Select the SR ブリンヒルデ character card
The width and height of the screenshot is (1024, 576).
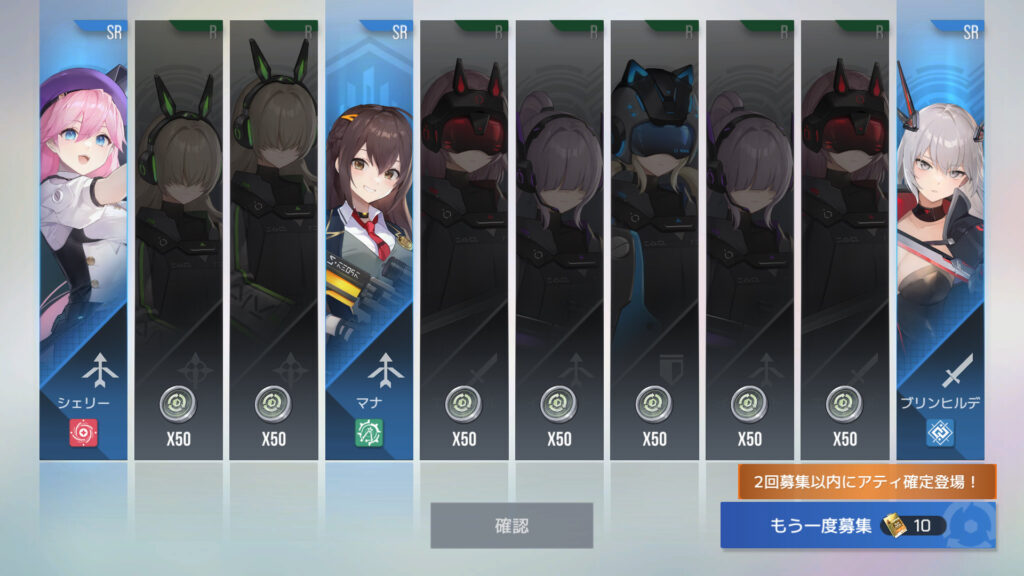tap(939, 240)
